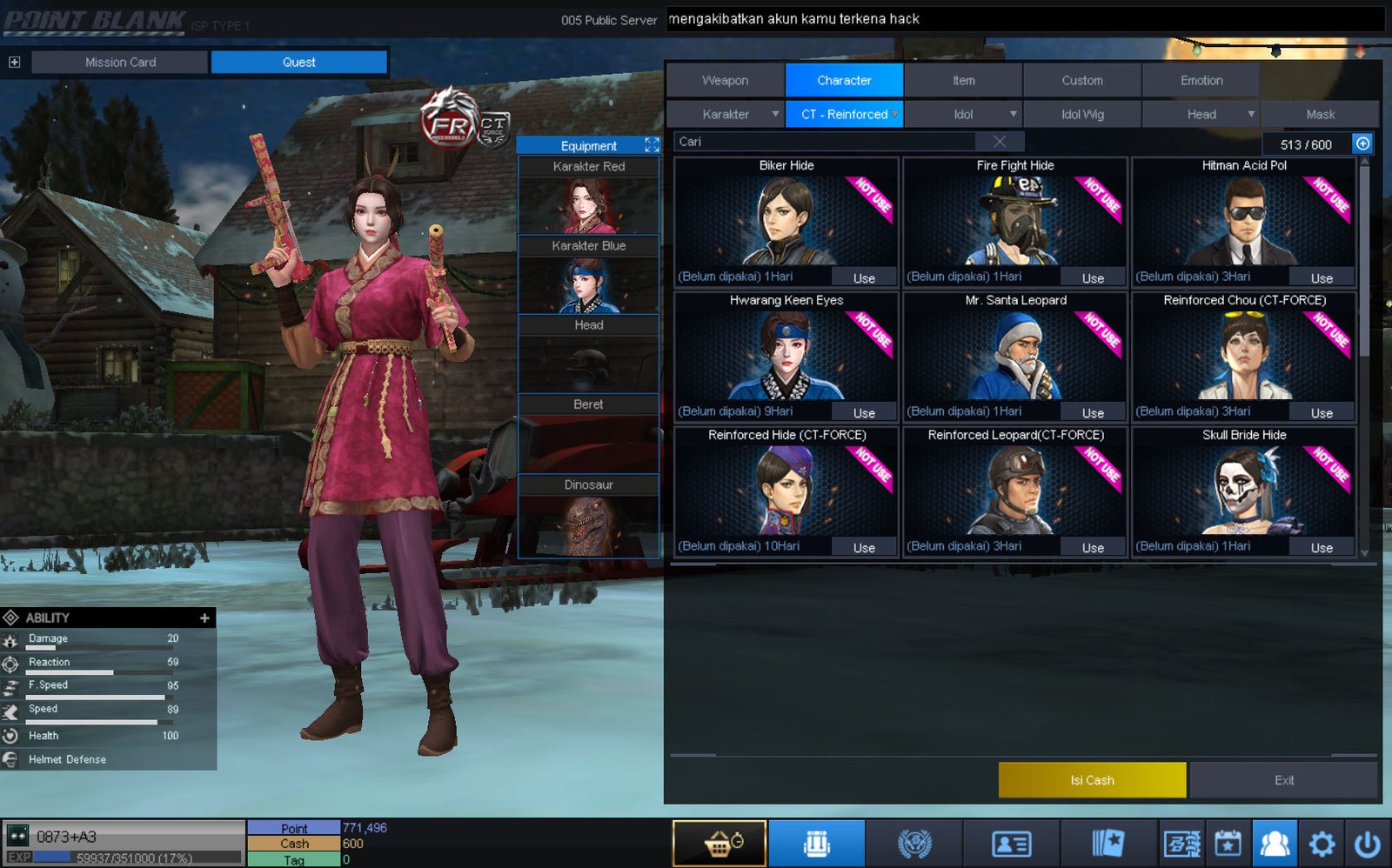Use the Biker Hide character
This screenshot has width=1392, height=868.
click(x=863, y=278)
